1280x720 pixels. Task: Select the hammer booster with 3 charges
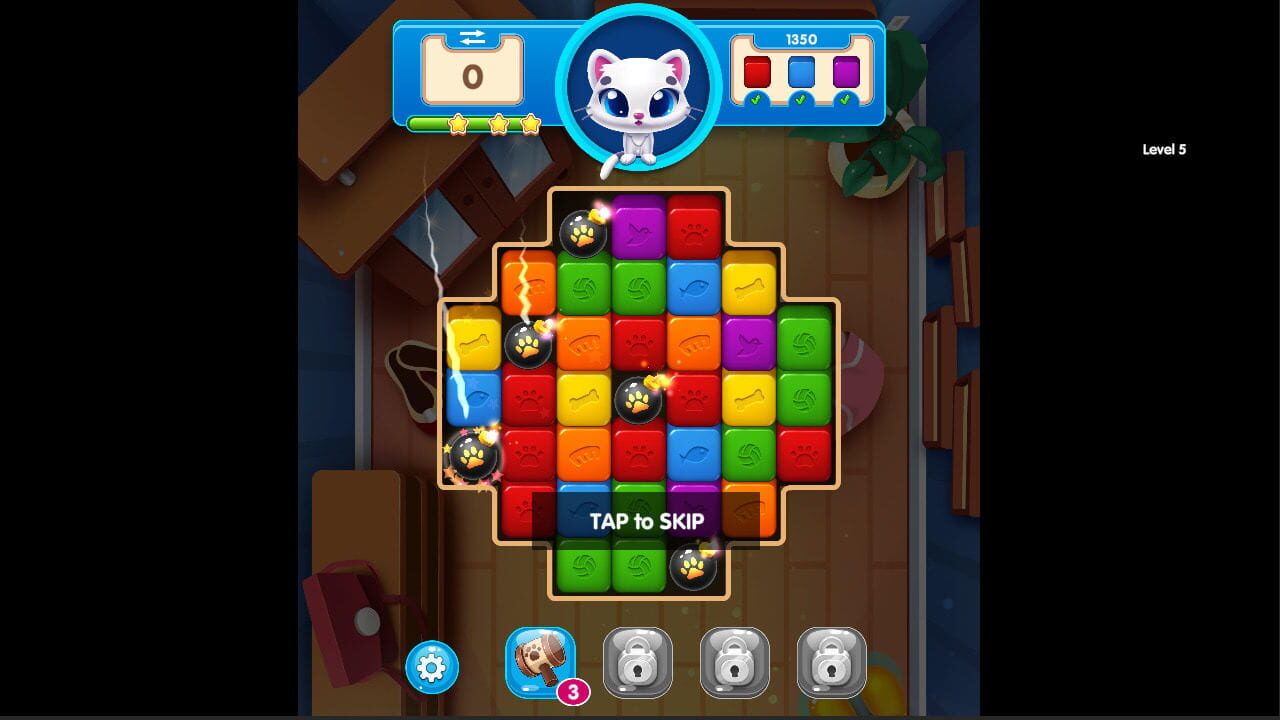[542, 660]
